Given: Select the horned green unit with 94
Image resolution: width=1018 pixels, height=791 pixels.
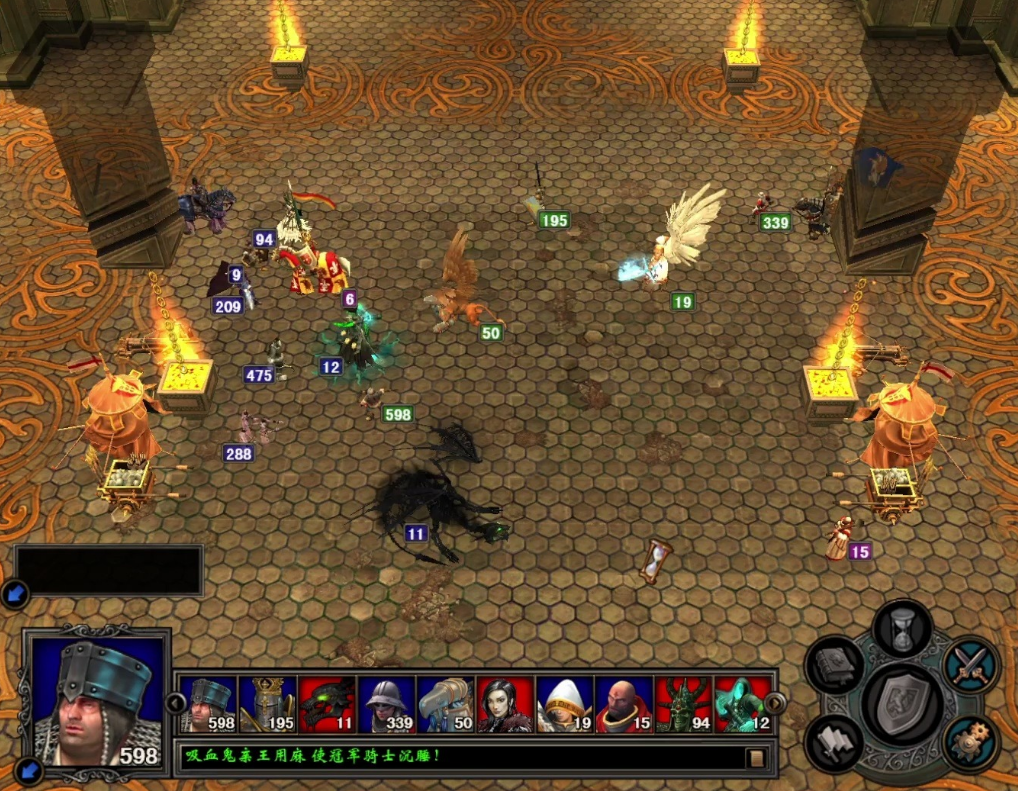Looking at the screenshot, I should [683, 705].
